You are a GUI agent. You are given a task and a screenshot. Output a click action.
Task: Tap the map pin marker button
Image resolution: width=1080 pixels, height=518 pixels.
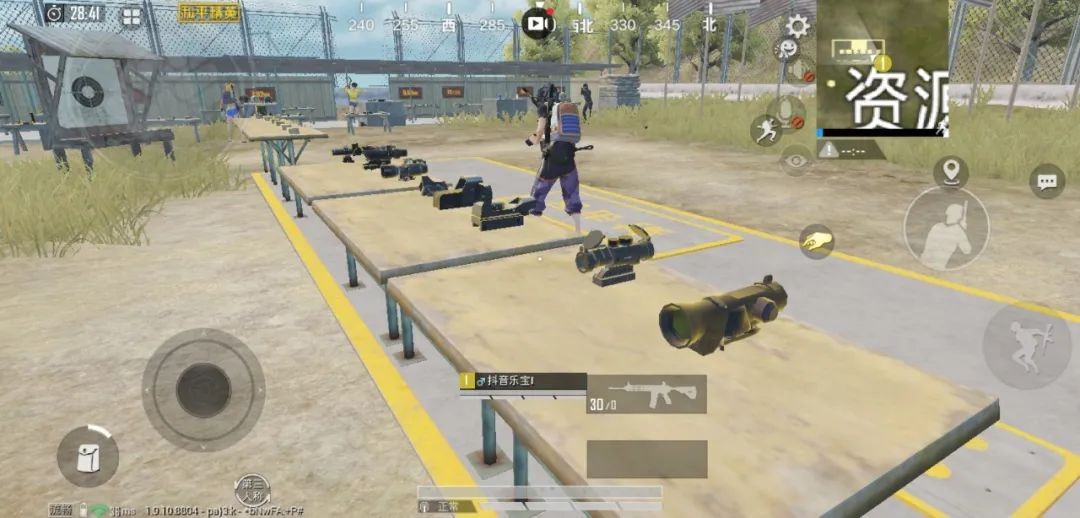tap(950, 171)
